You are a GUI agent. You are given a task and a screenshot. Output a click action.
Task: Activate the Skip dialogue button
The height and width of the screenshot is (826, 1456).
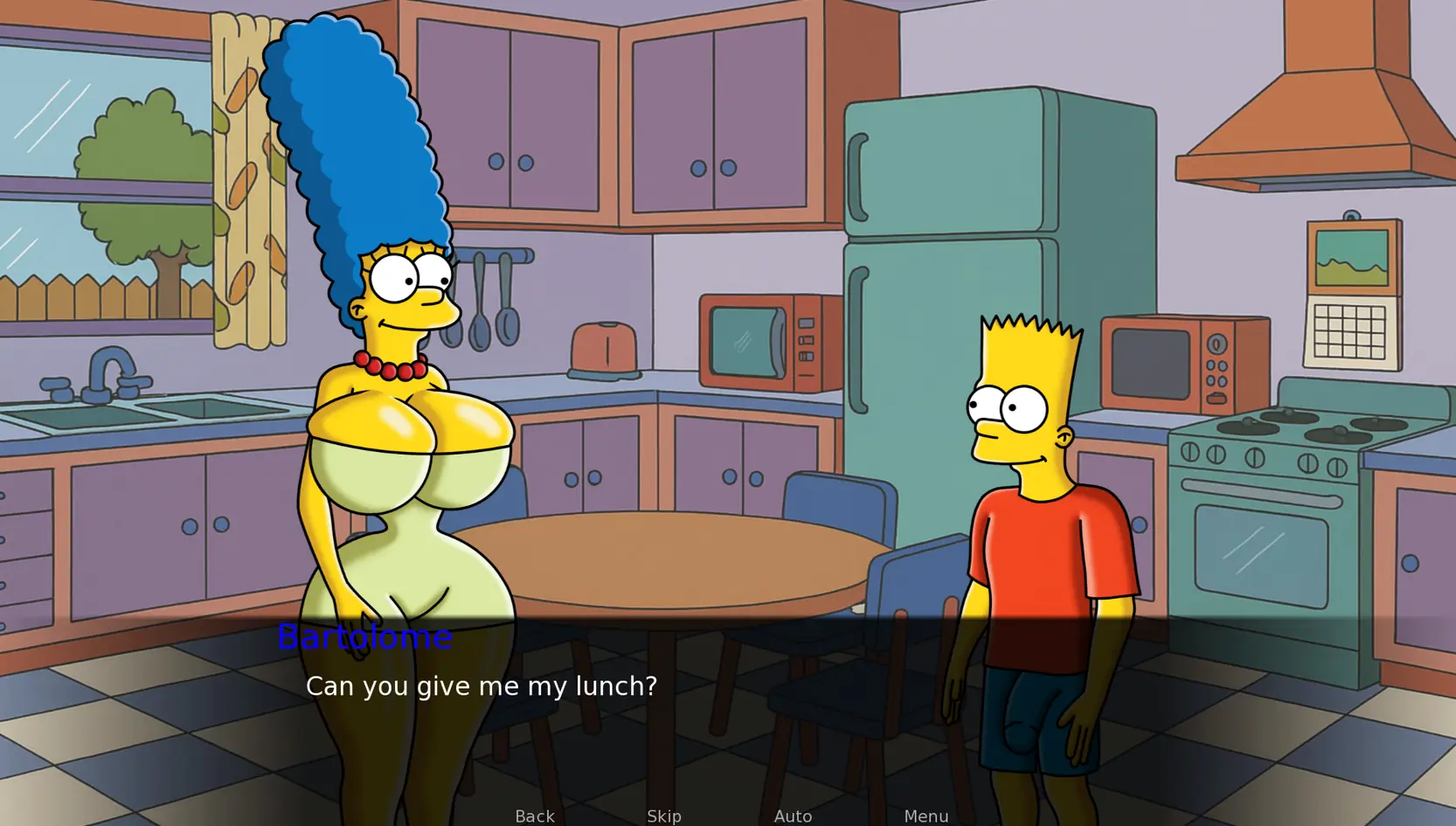coord(663,816)
